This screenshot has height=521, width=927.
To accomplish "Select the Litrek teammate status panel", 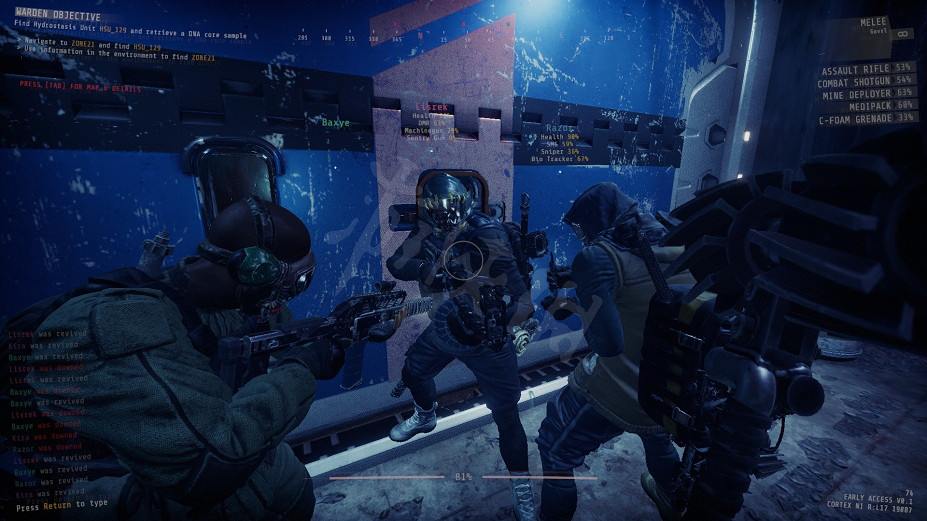I will tap(434, 120).
